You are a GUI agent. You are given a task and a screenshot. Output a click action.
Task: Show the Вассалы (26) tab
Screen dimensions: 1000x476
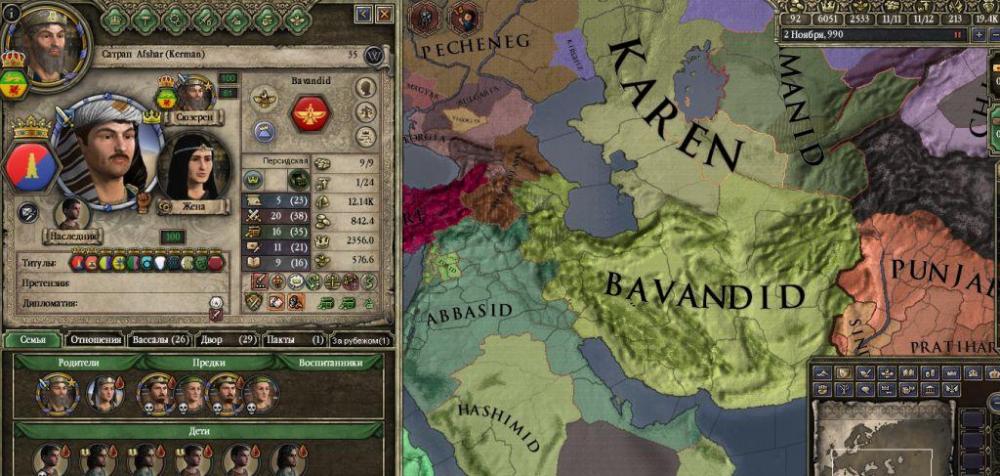[x=159, y=340]
